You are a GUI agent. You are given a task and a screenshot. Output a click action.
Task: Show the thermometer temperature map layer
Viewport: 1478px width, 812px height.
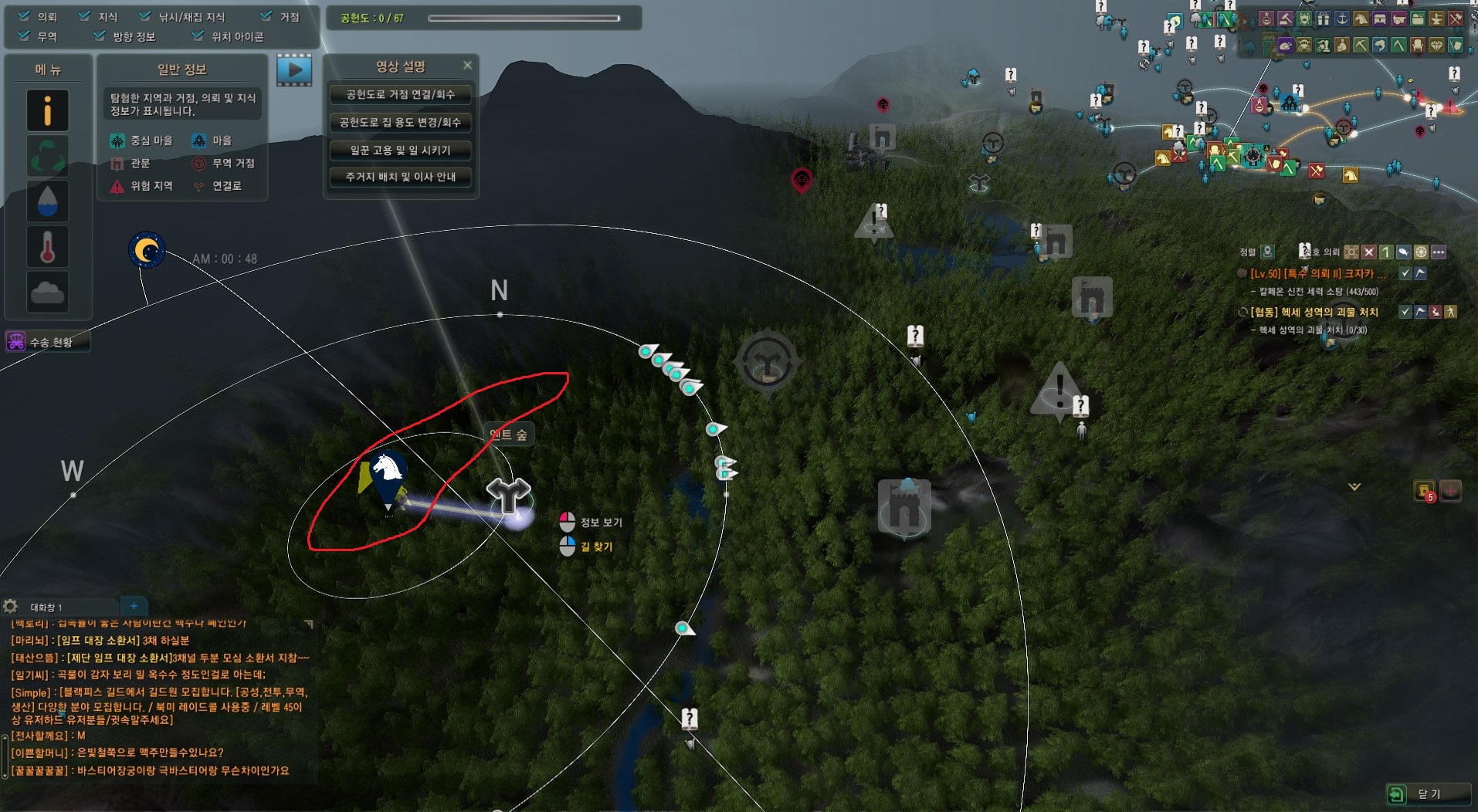pos(48,247)
